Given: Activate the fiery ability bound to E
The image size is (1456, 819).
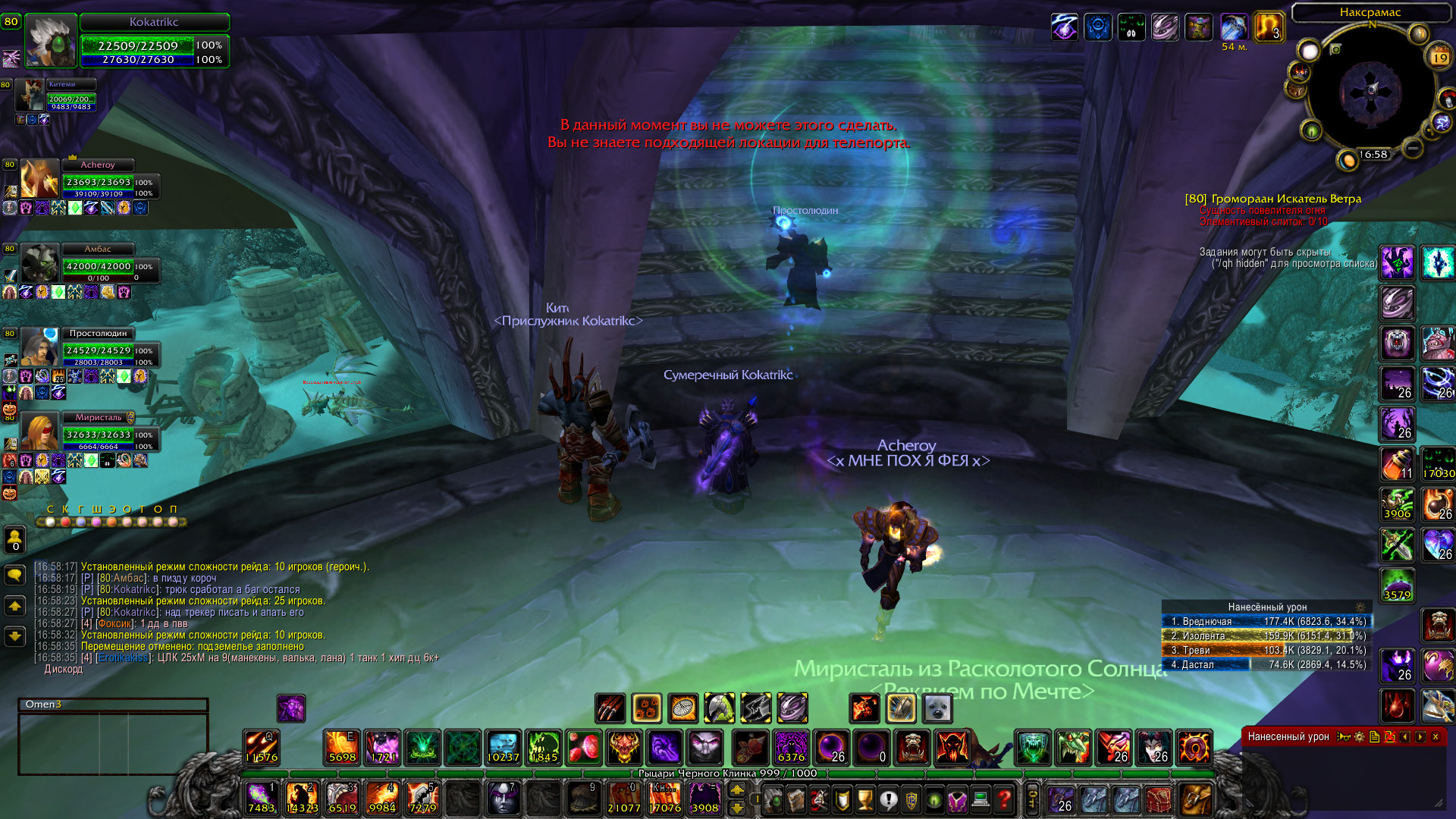Looking at the screenshot, I should (341, 748).
